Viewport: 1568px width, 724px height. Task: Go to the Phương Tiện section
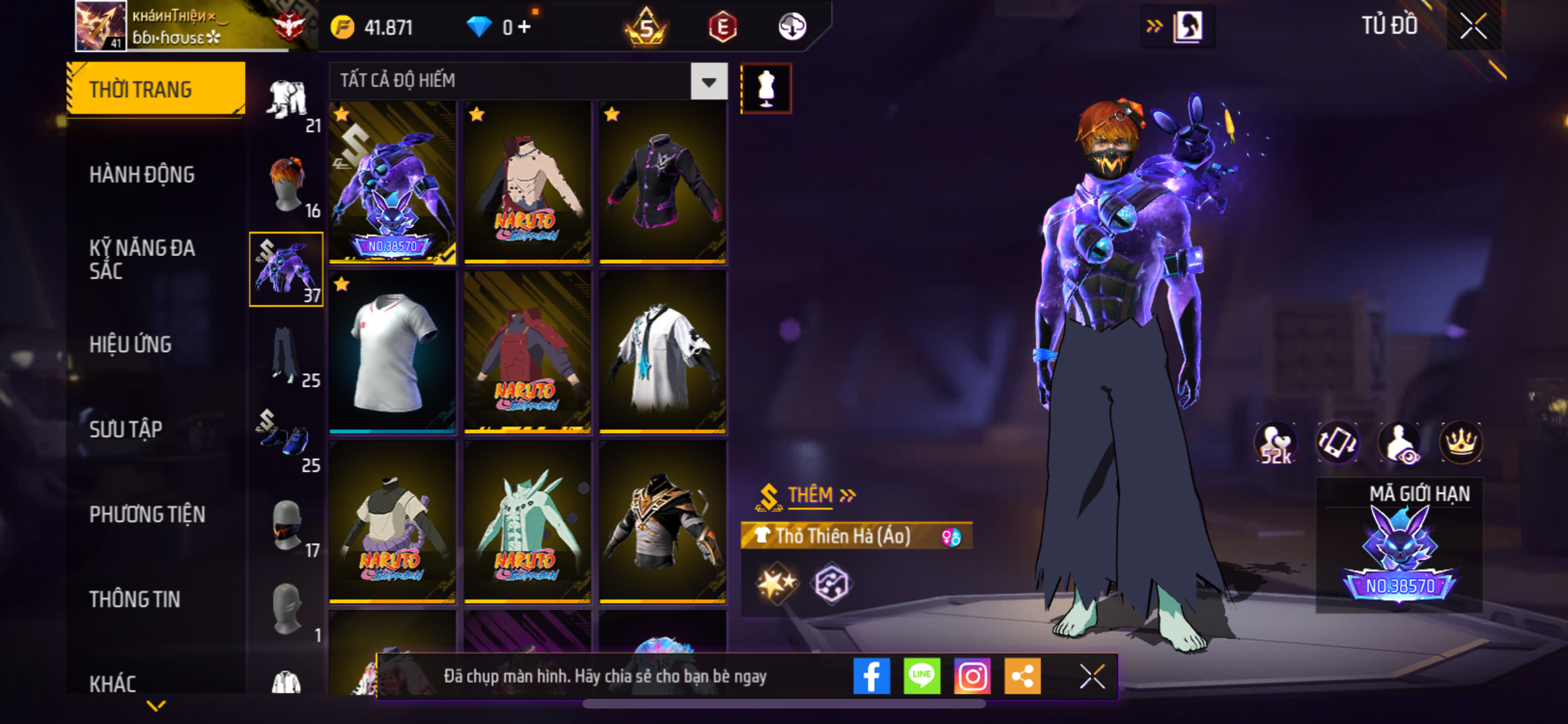click(x=147, y=514)
